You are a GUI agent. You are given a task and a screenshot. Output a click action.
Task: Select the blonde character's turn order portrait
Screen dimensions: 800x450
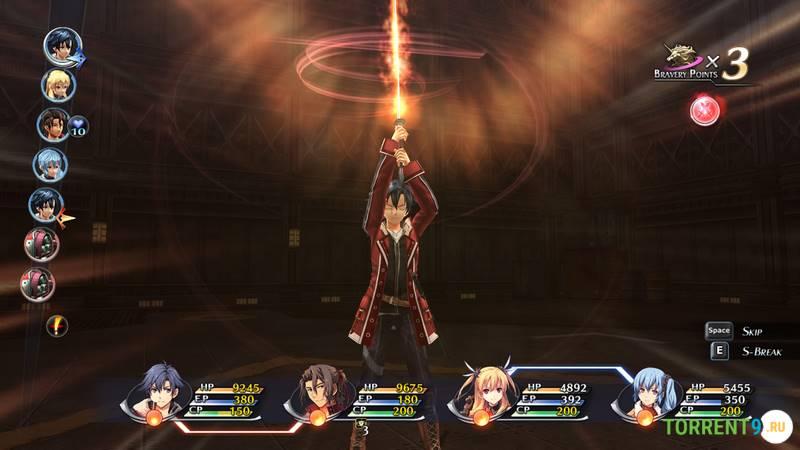[x=58, y=84]
